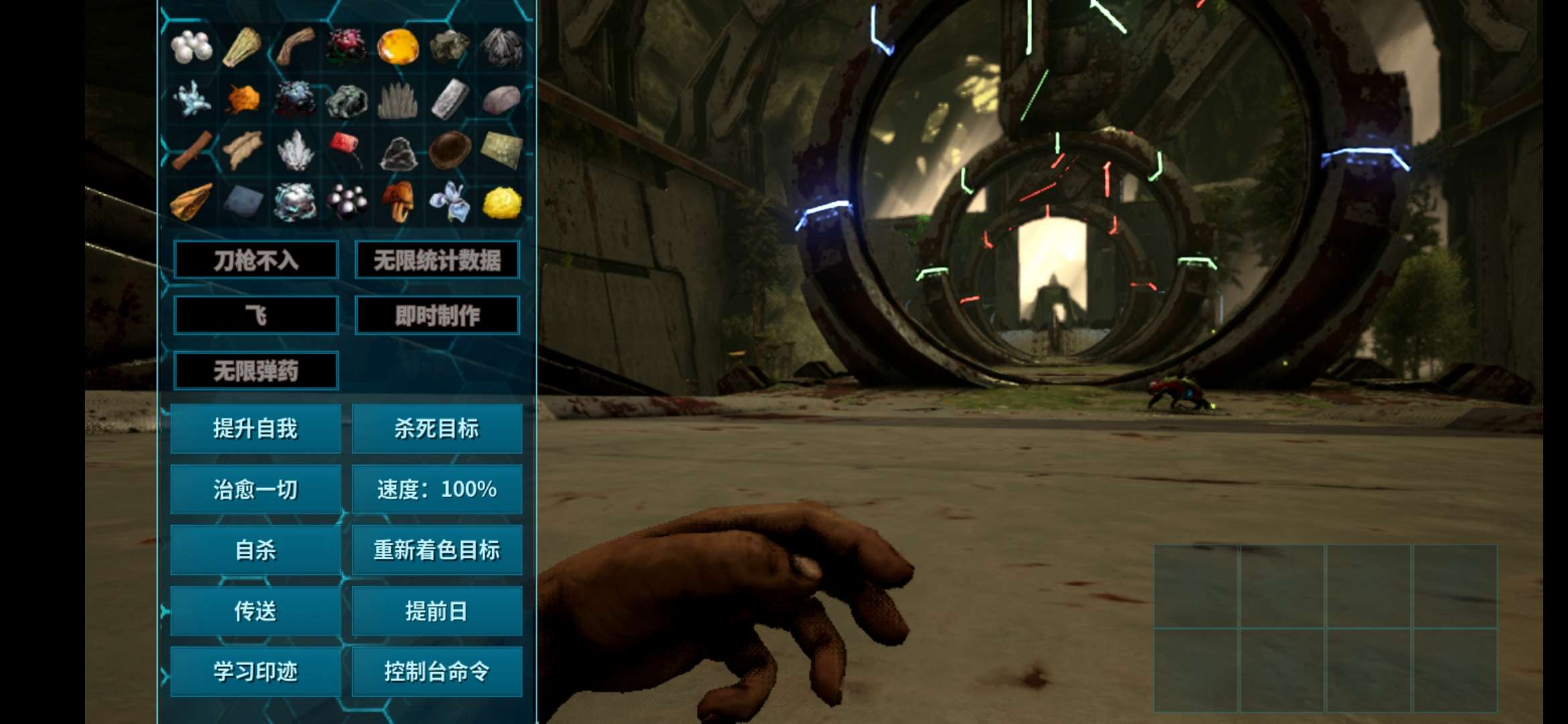Turn on 即时制作 instant crafting
1568x724 pixels.
tap(437, 315)
